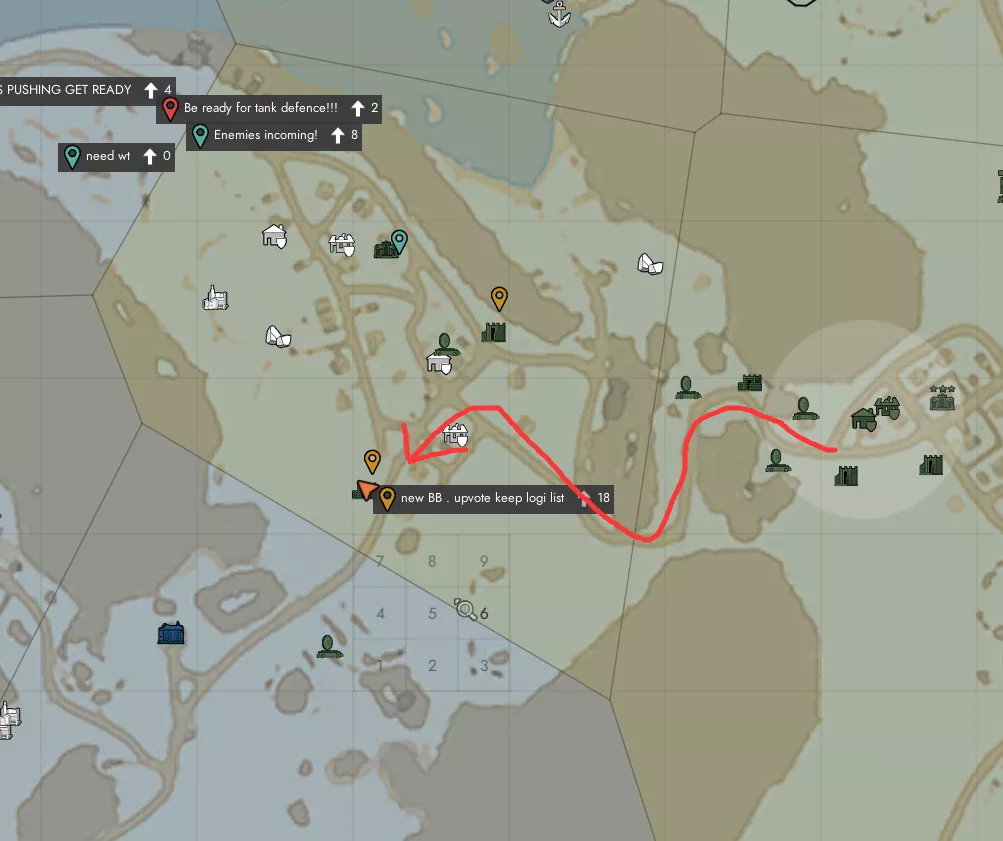Upvote the "Be ready for tank defence!!!" marker
The image size is (1003, 841).
[356, 108]
